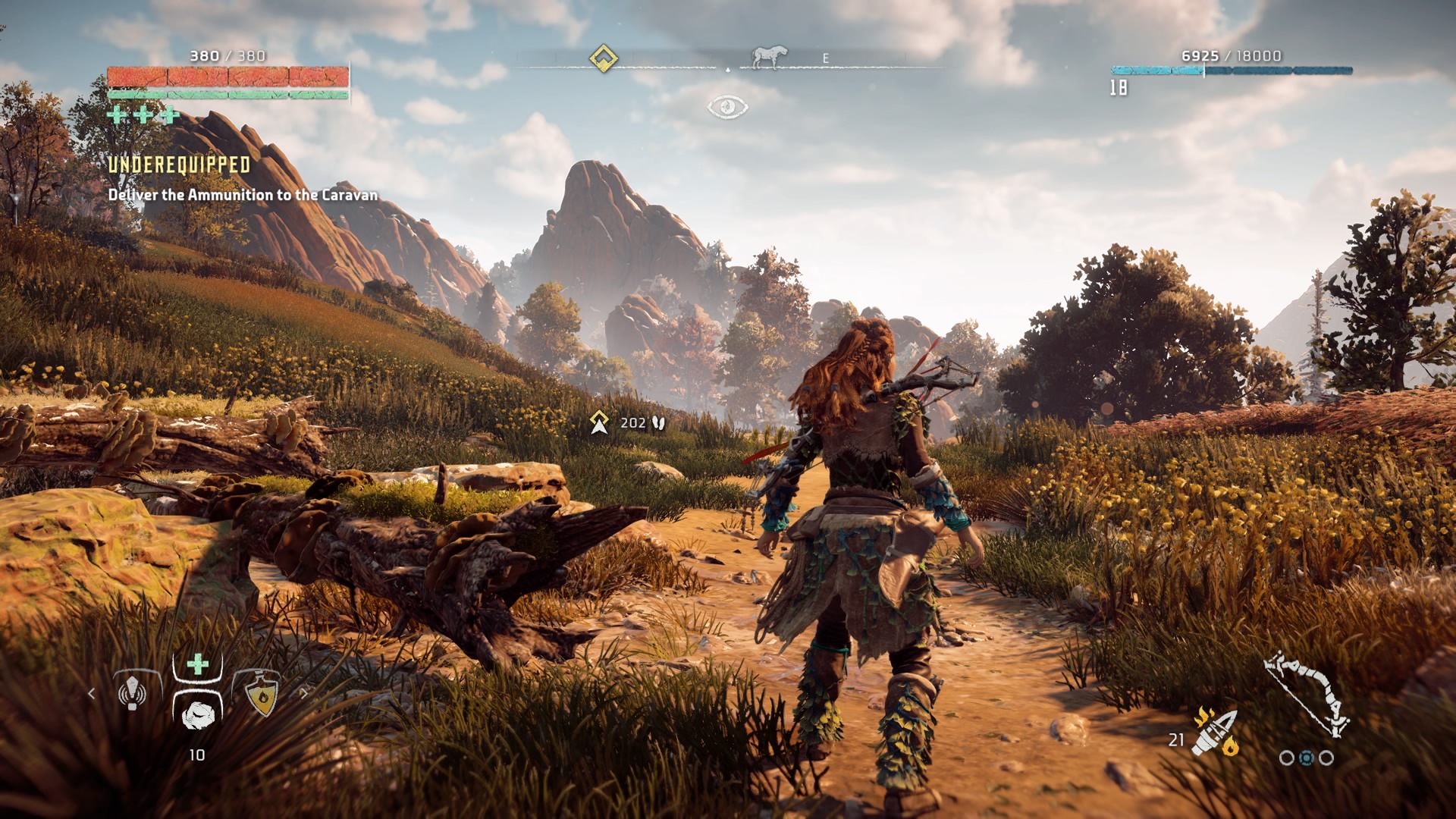Select the Underequipped quest tracker
The height and width of the screenshot is (819, 1456).
[179, 165]
